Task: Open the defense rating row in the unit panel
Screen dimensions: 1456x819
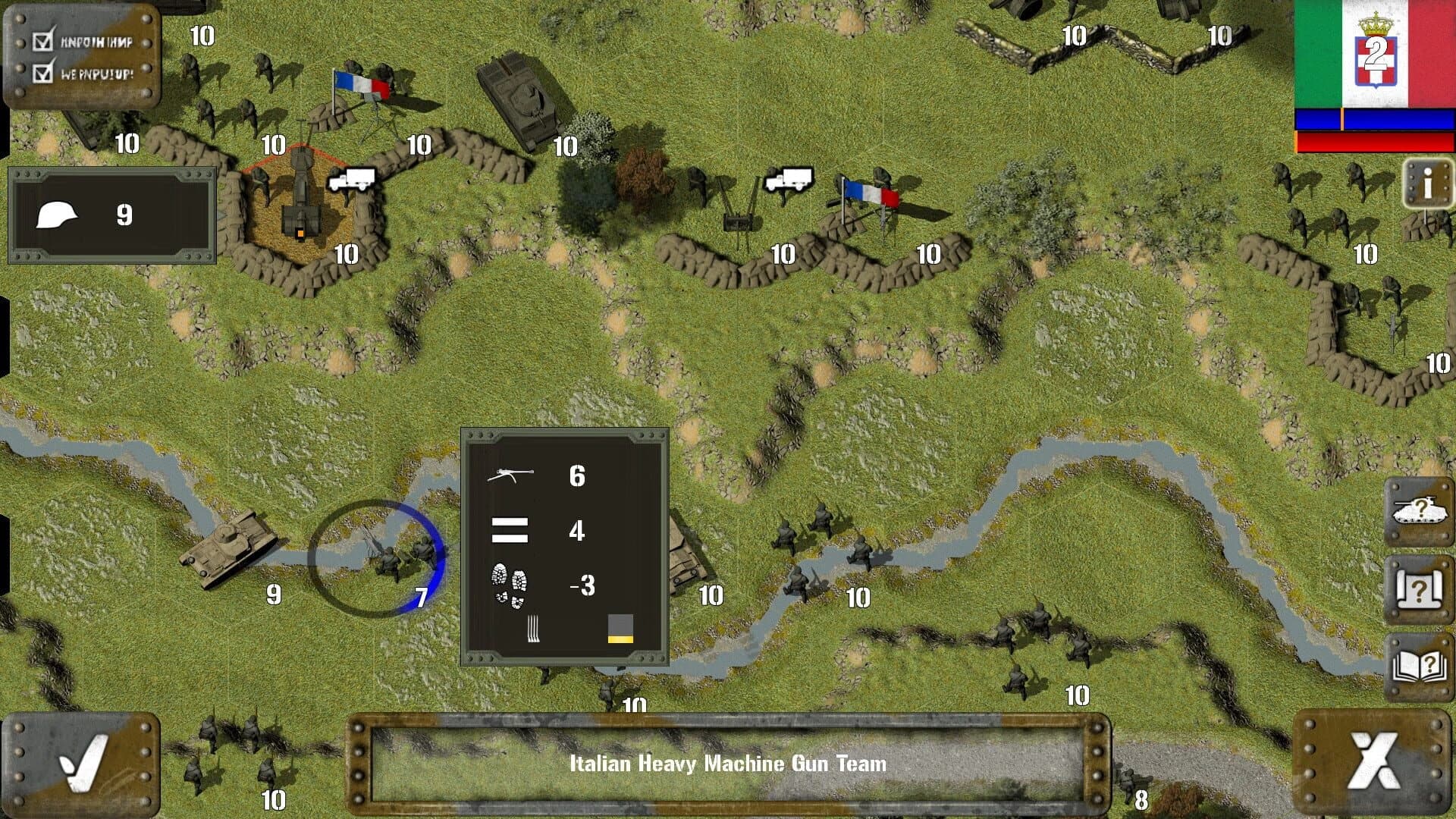Action: click(x=510, y=531)
